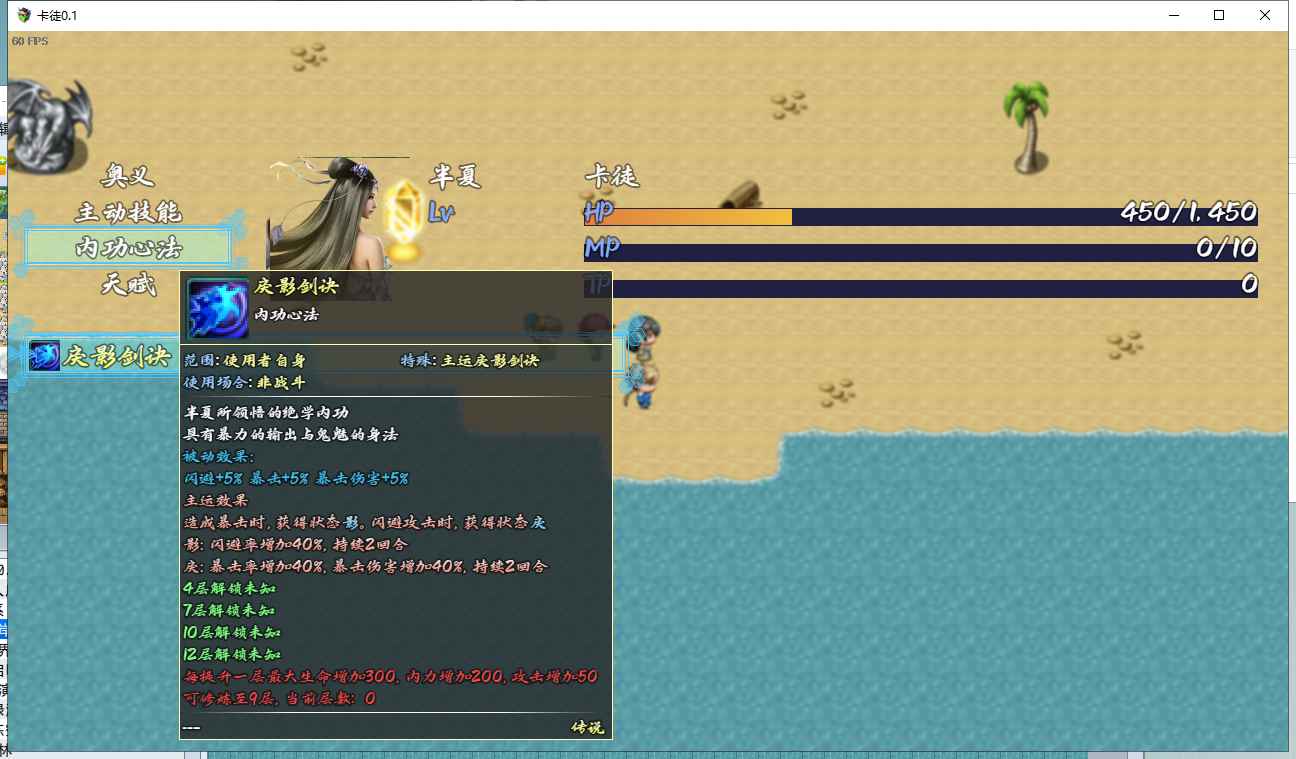Minimize the 卡徒0.1 window
The height and width of the screenshot is (759, 1296).
(x=1173, y=15)
